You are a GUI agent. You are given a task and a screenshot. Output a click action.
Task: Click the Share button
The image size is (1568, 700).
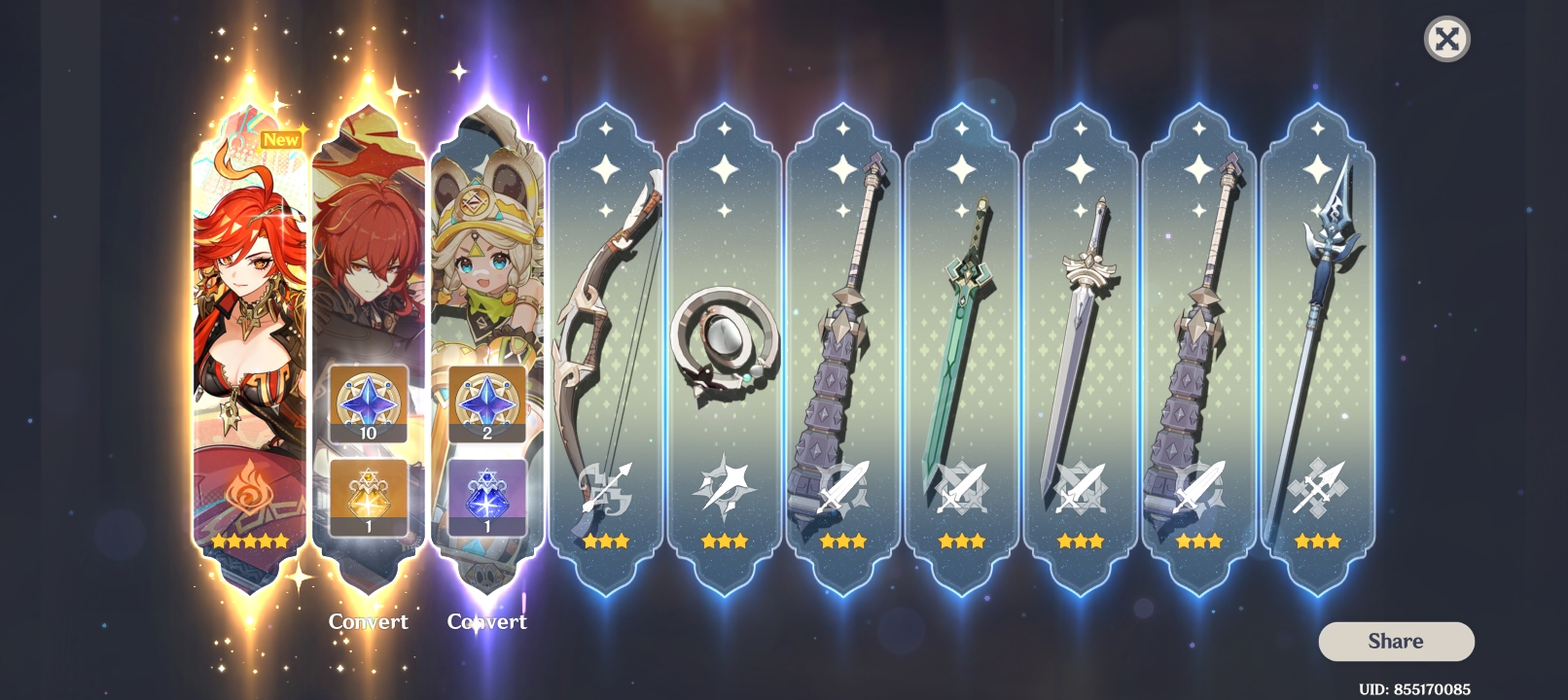[1395, 641]
